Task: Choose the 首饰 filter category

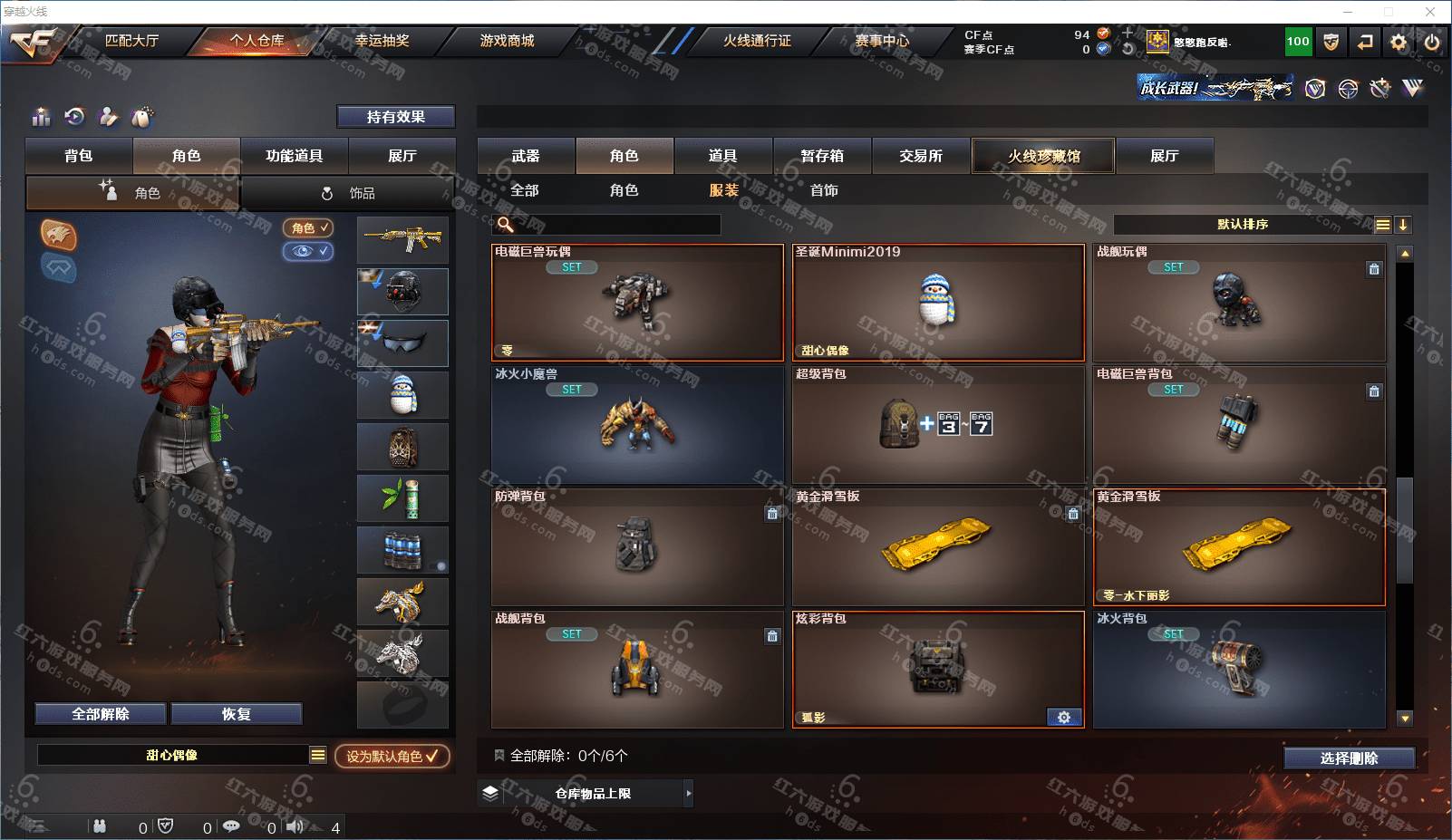Action: pyautogui.click(x=824, y=190)
